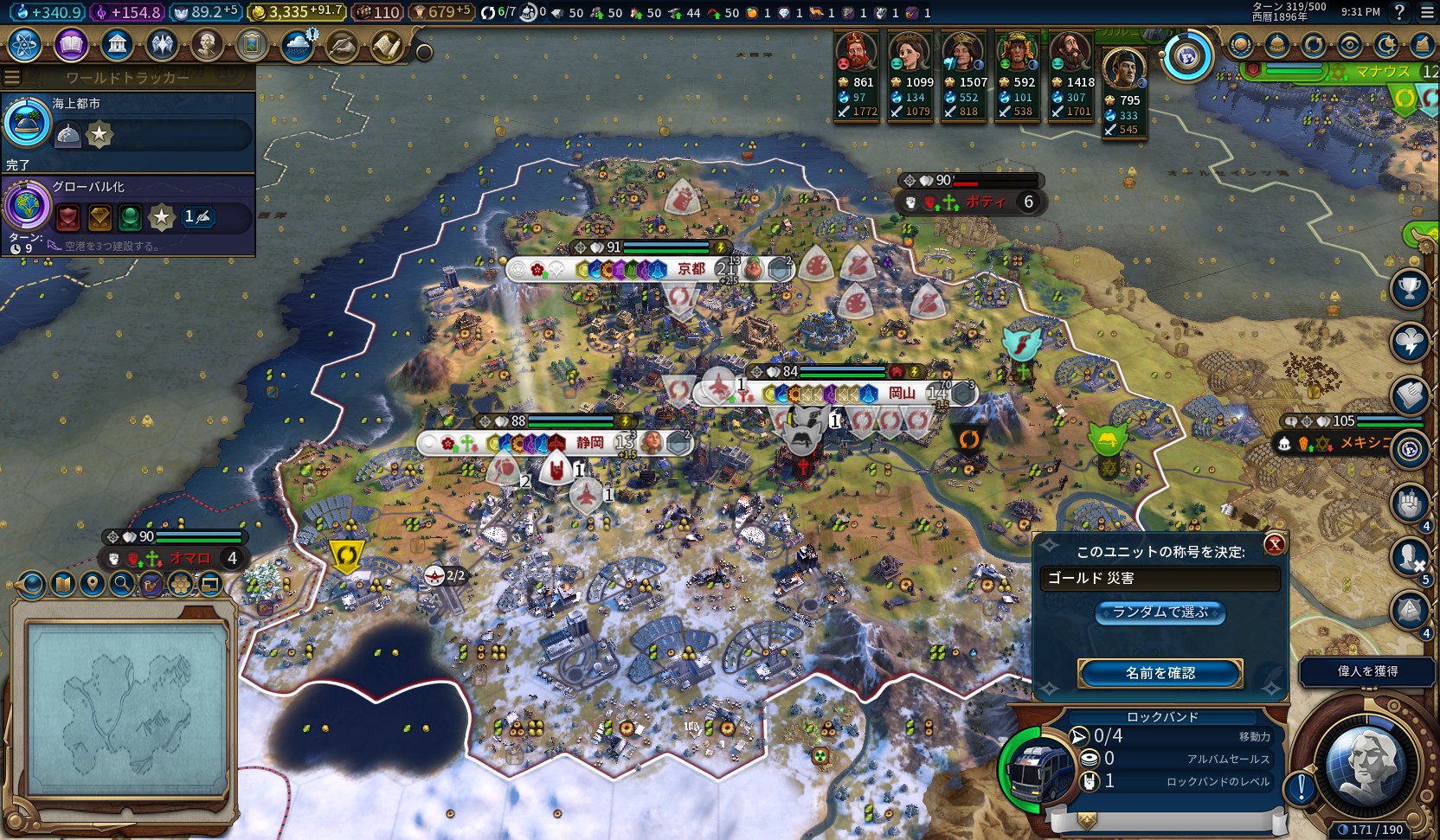This screenshot has width=1440, height=840.
Task: Select 静岡 city banner
Action: tap(590, 443)
